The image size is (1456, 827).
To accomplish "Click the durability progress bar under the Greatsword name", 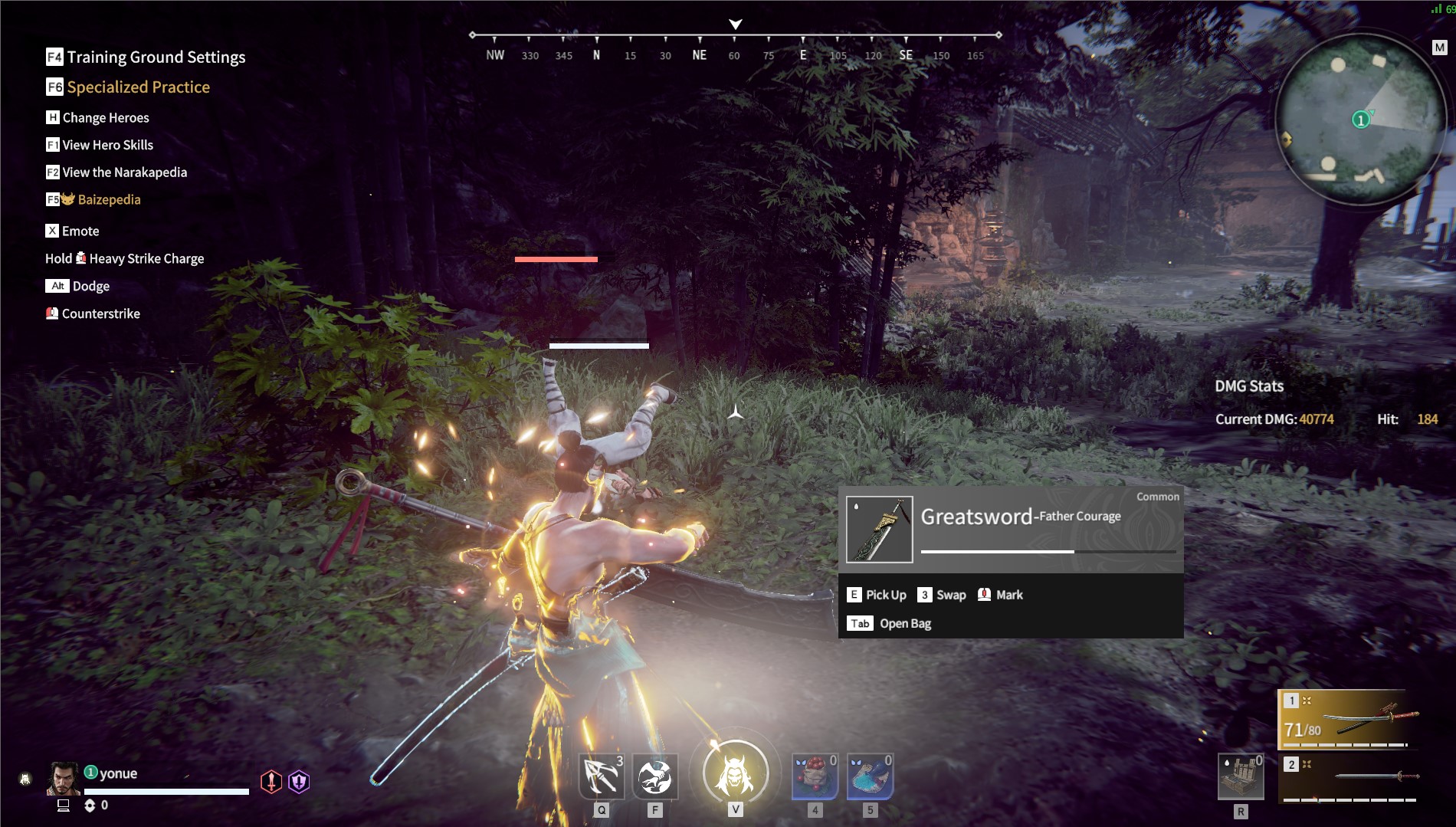I will pyautogui.click(x=1048, y=550).
